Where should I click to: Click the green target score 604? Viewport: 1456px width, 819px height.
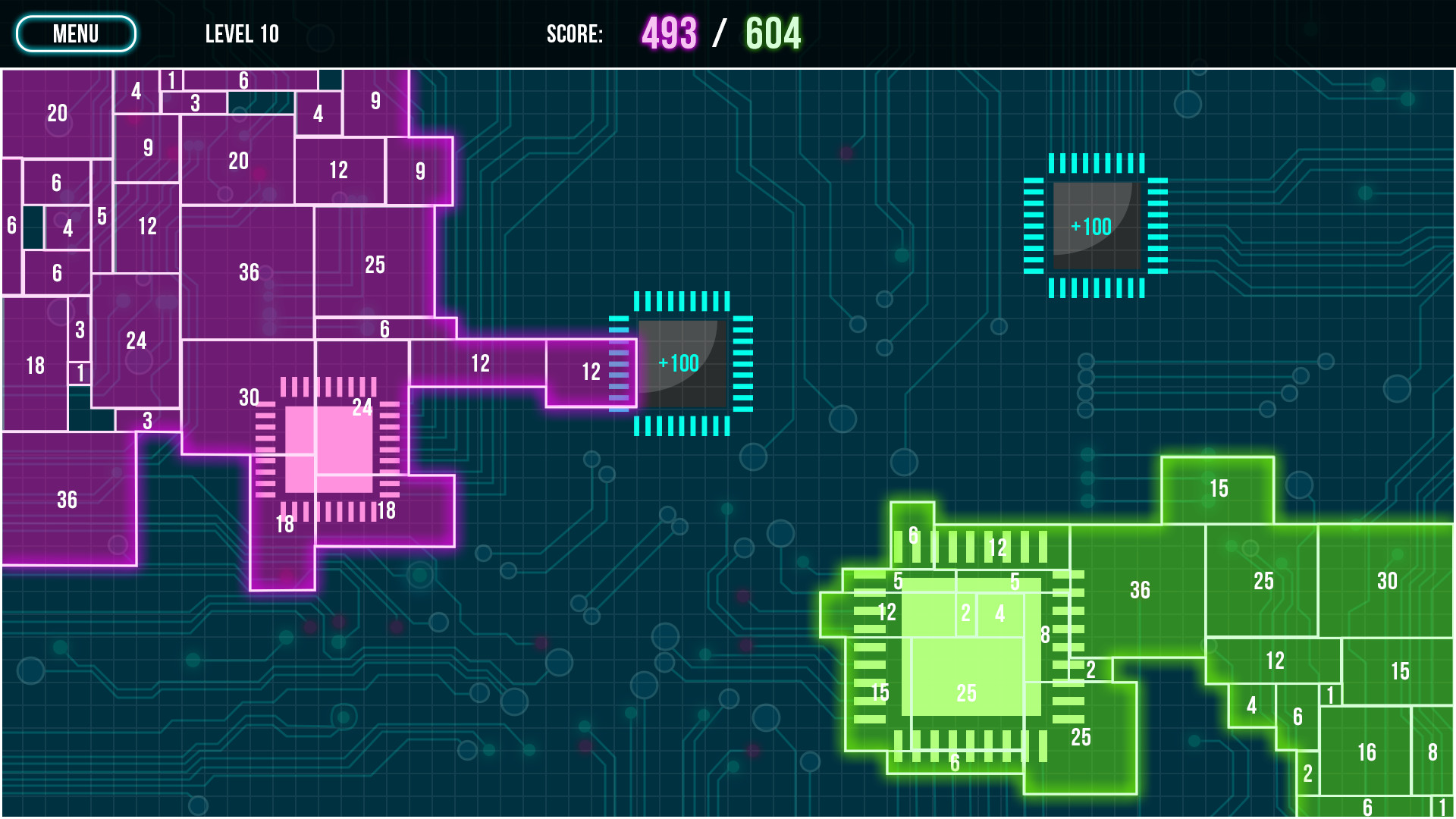pyautogui.click(x=772, y=33)
